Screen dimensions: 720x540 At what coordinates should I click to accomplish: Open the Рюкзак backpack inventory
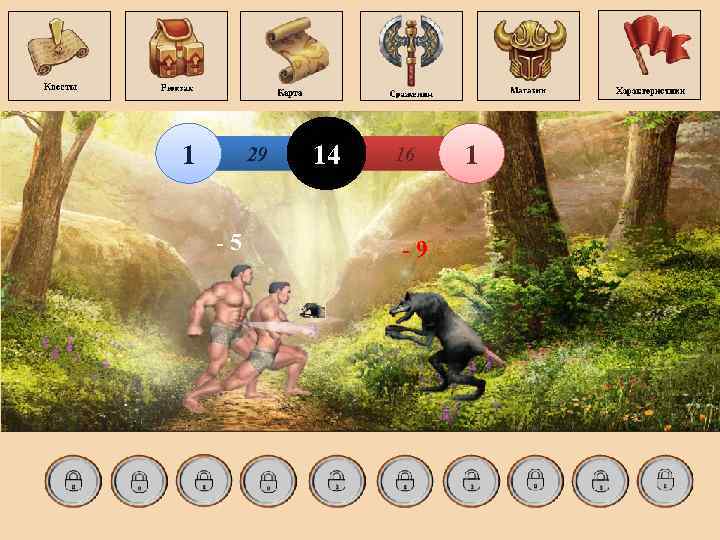coord(176,55)
